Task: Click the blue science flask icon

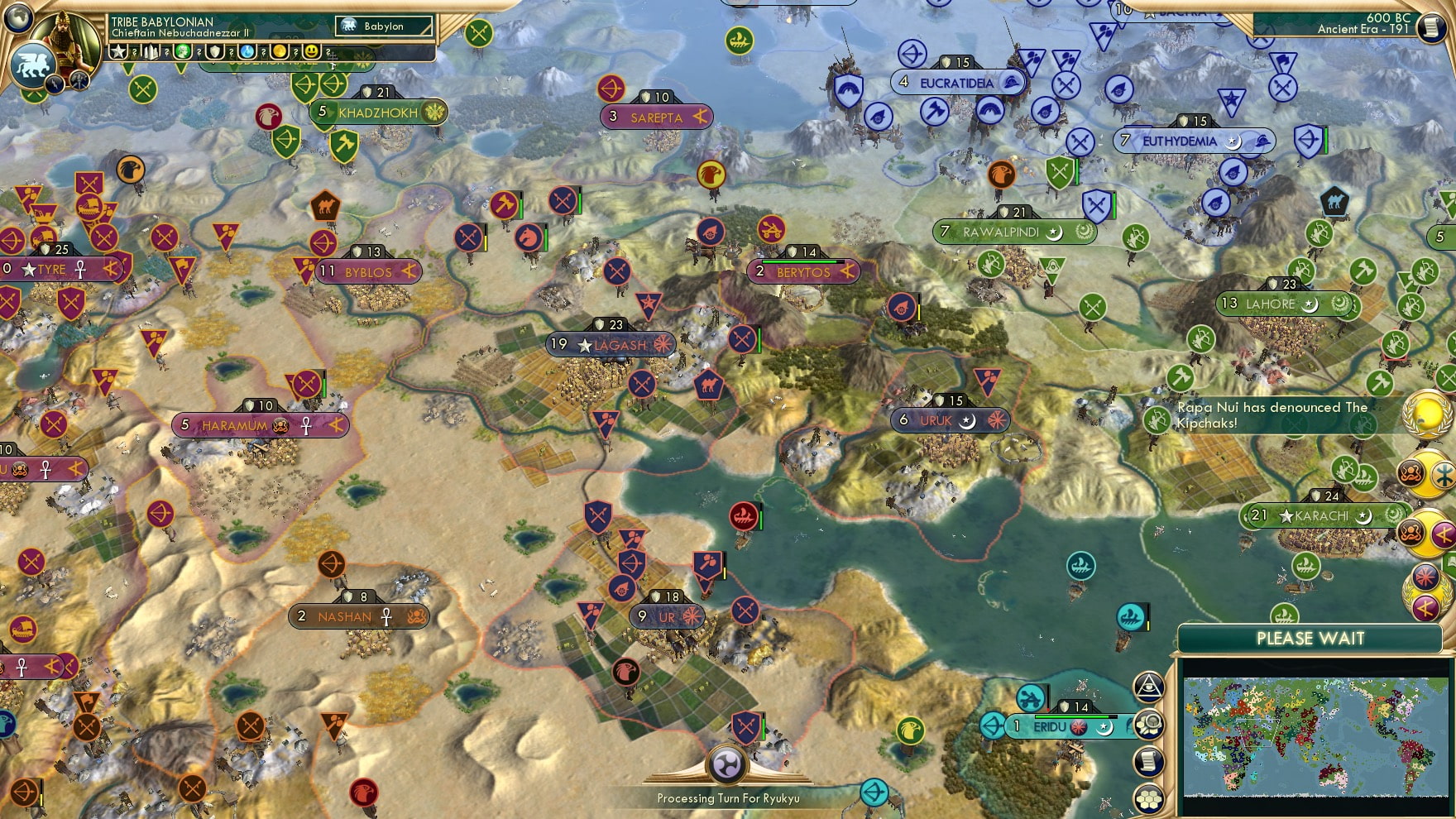Action: point(247,52)
